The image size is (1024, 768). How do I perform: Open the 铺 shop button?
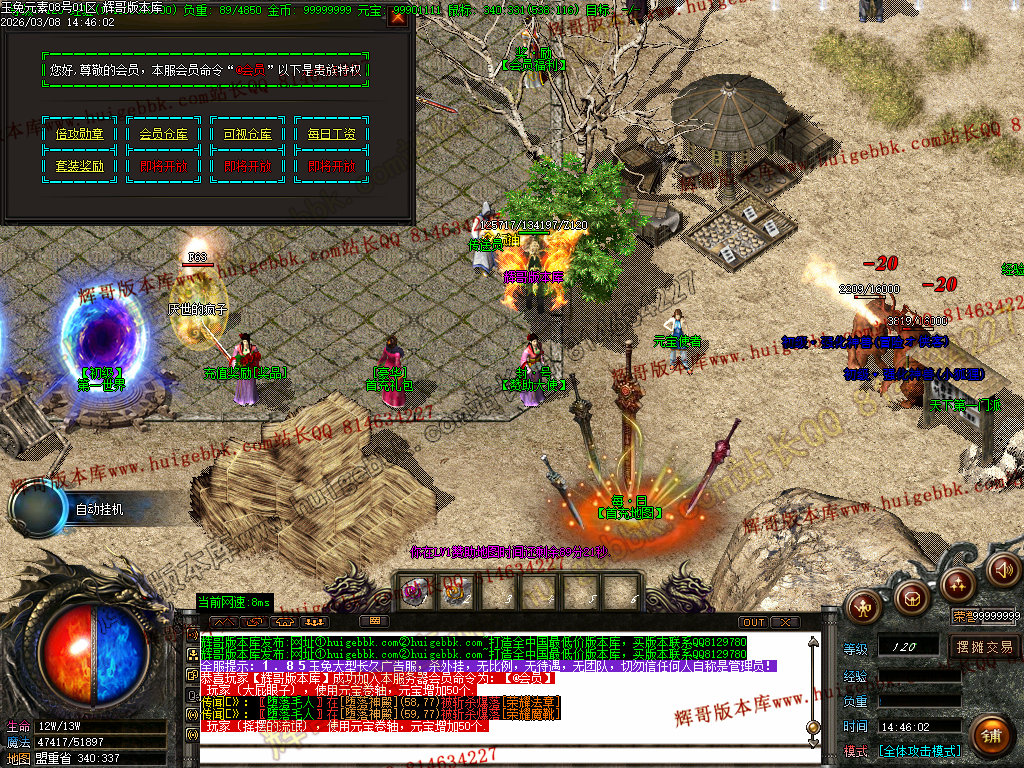pyautogui.click(x=991, y=736)
